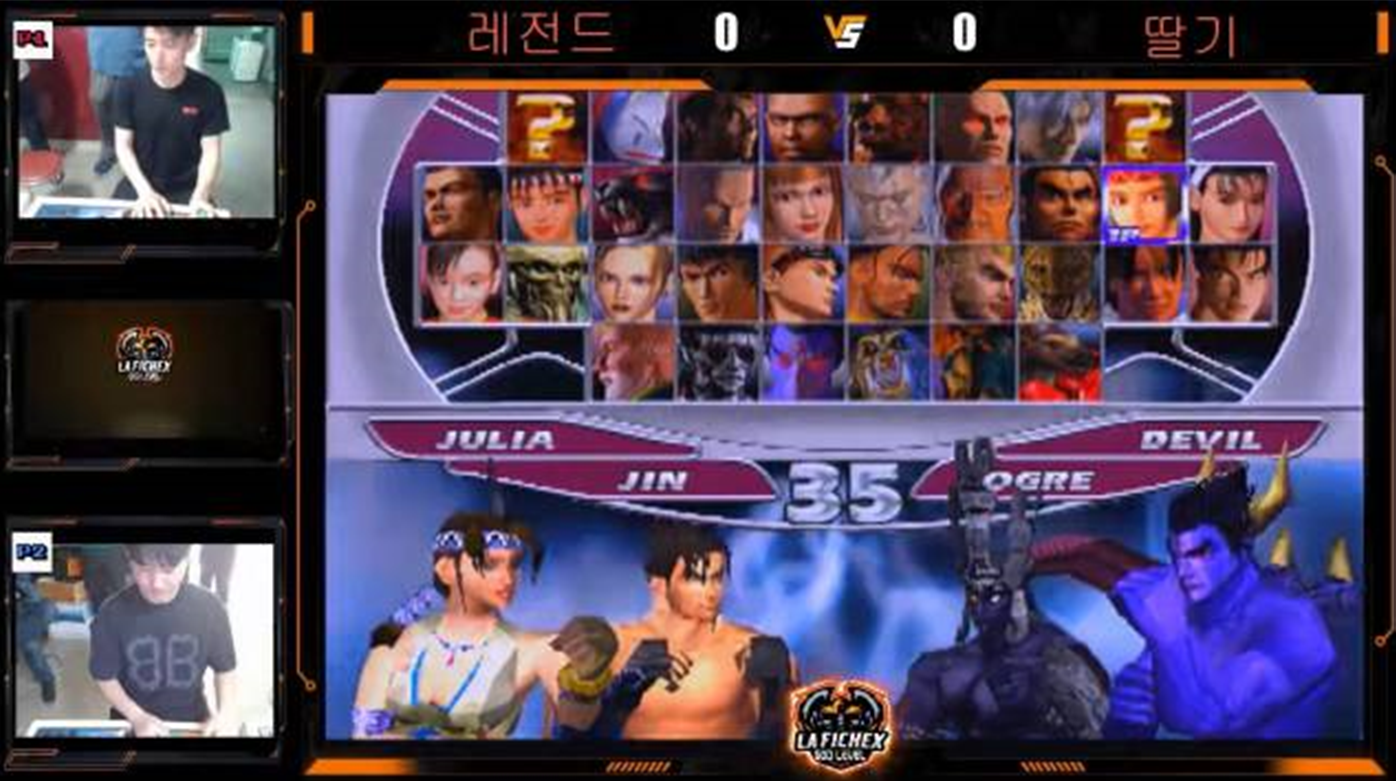Select the random ? tile beside Kunimitsu
Image resolution: width=1396 pixels, height=781 pixels.
click(x=546, y=127)
